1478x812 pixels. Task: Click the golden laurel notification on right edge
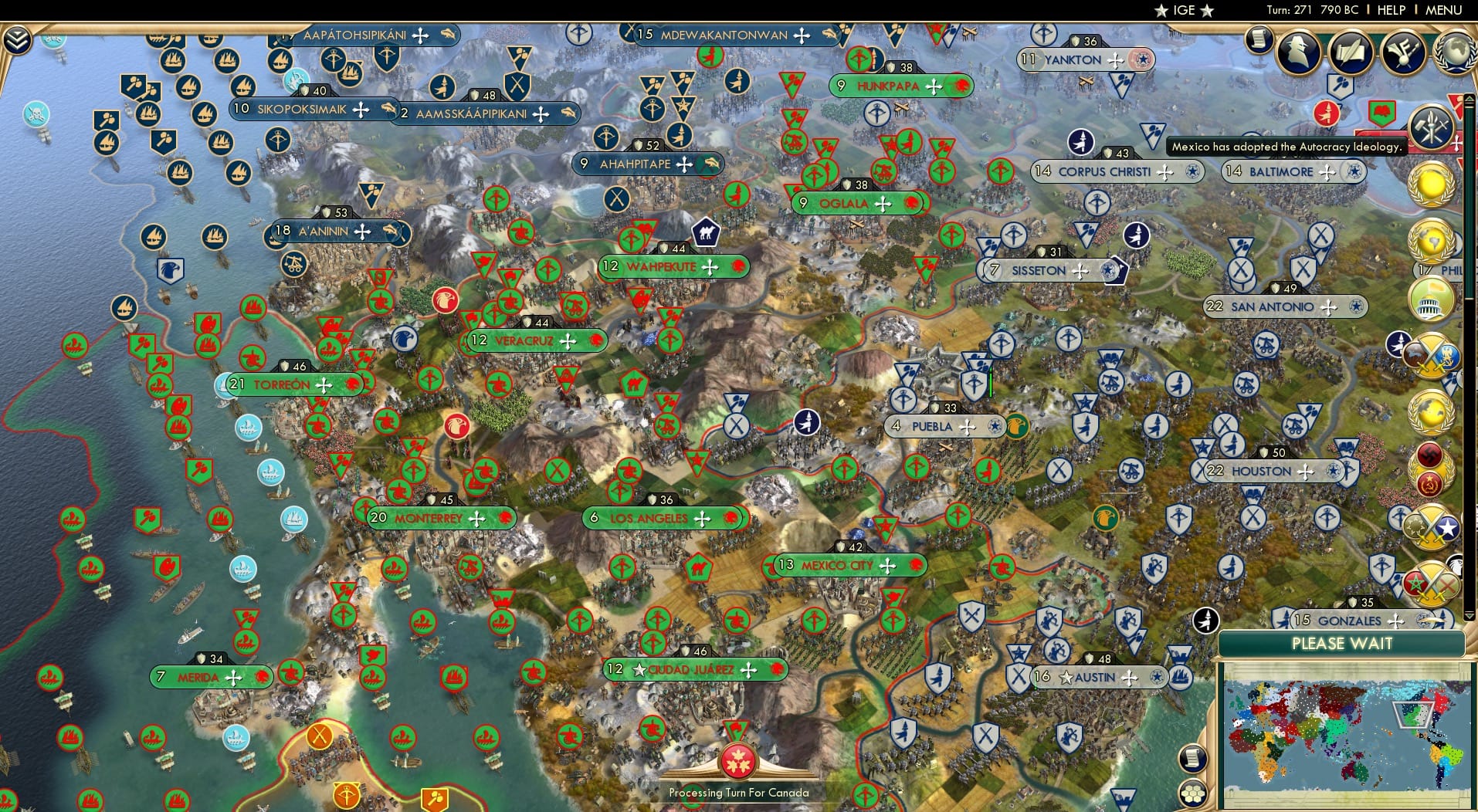coord(1433,185)
